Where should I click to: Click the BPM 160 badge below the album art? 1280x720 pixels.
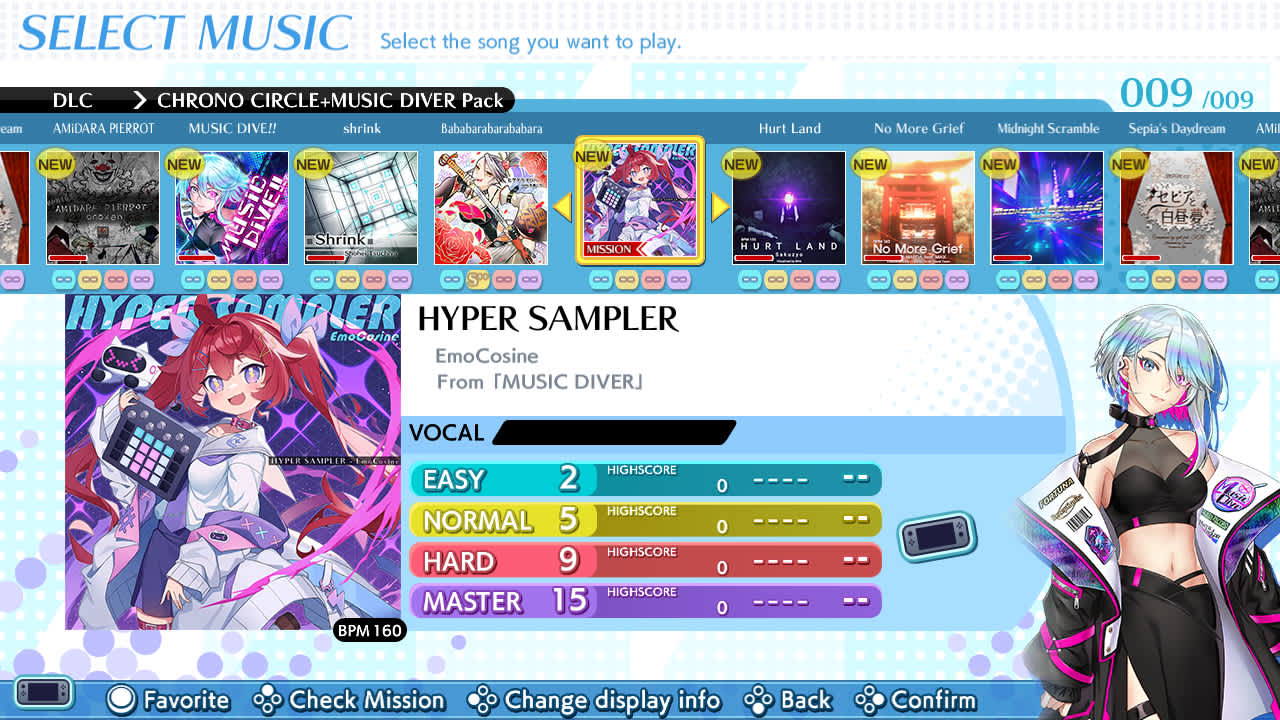(369, 631)
